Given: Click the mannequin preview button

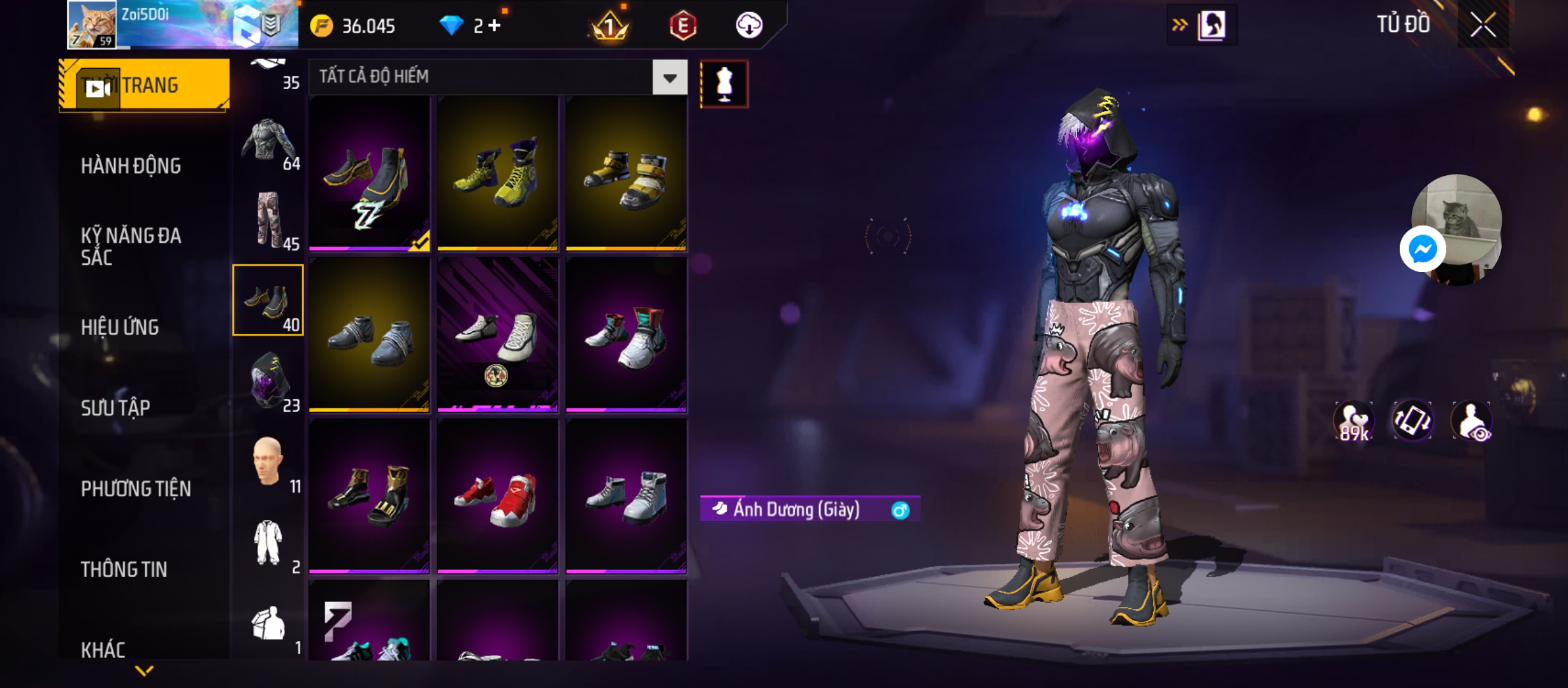Looking at the screenshot, I should pyautogui.click(x=724, y=84).
